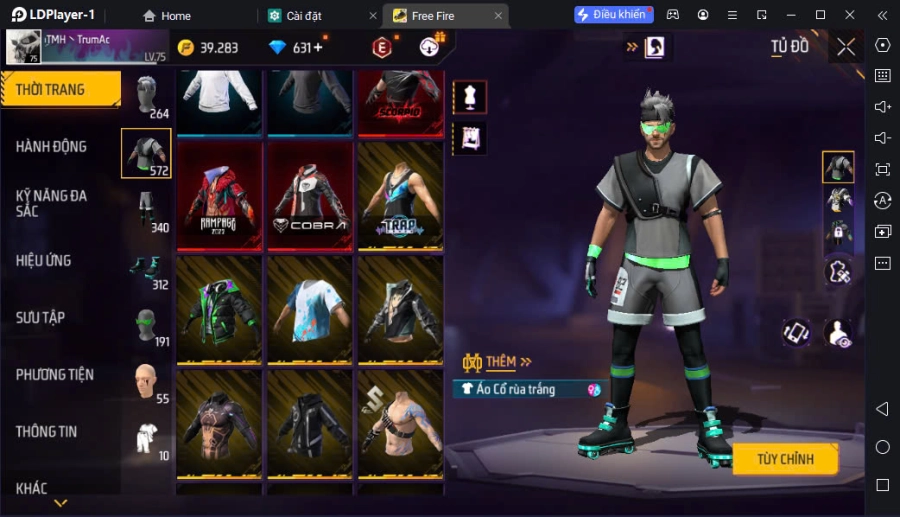Select the tops sub-category with 572 items
Image resolution: width=900 pixels, height=517 pixels.
pos(146,153)
